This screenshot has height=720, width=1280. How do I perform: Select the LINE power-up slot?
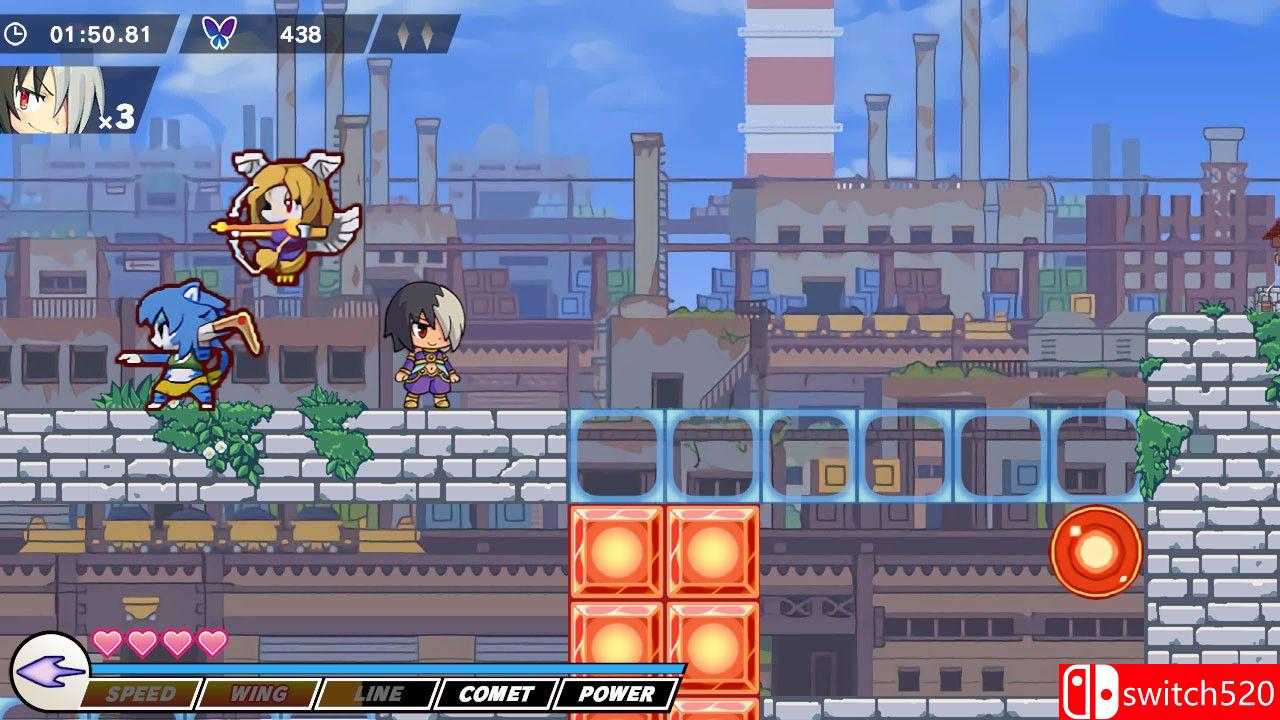[x=378, y=693]
